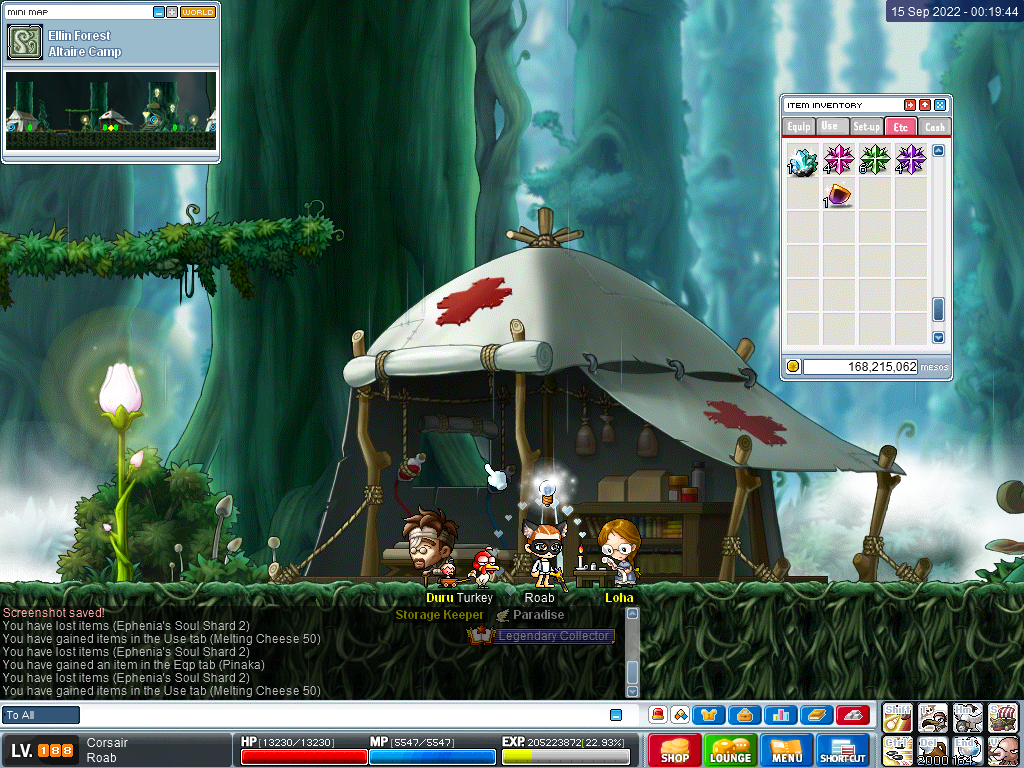Open the stats bar-chart icon button
This screenshot has height=768, width=1024.
(x=780, y=715)
